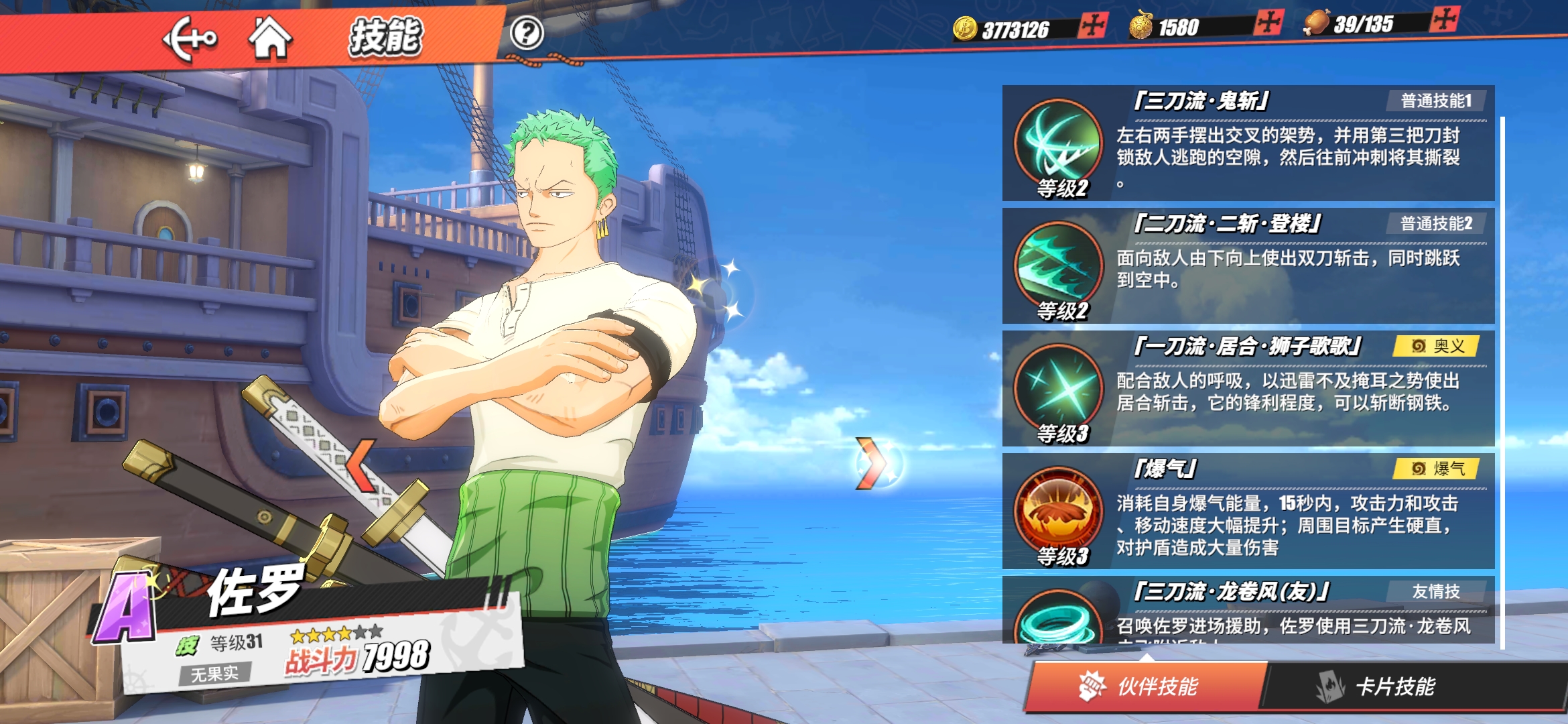Add more gold coins with plus button
The width and height of the screenshot is (1568, 724).
[x=1093, y=26]
